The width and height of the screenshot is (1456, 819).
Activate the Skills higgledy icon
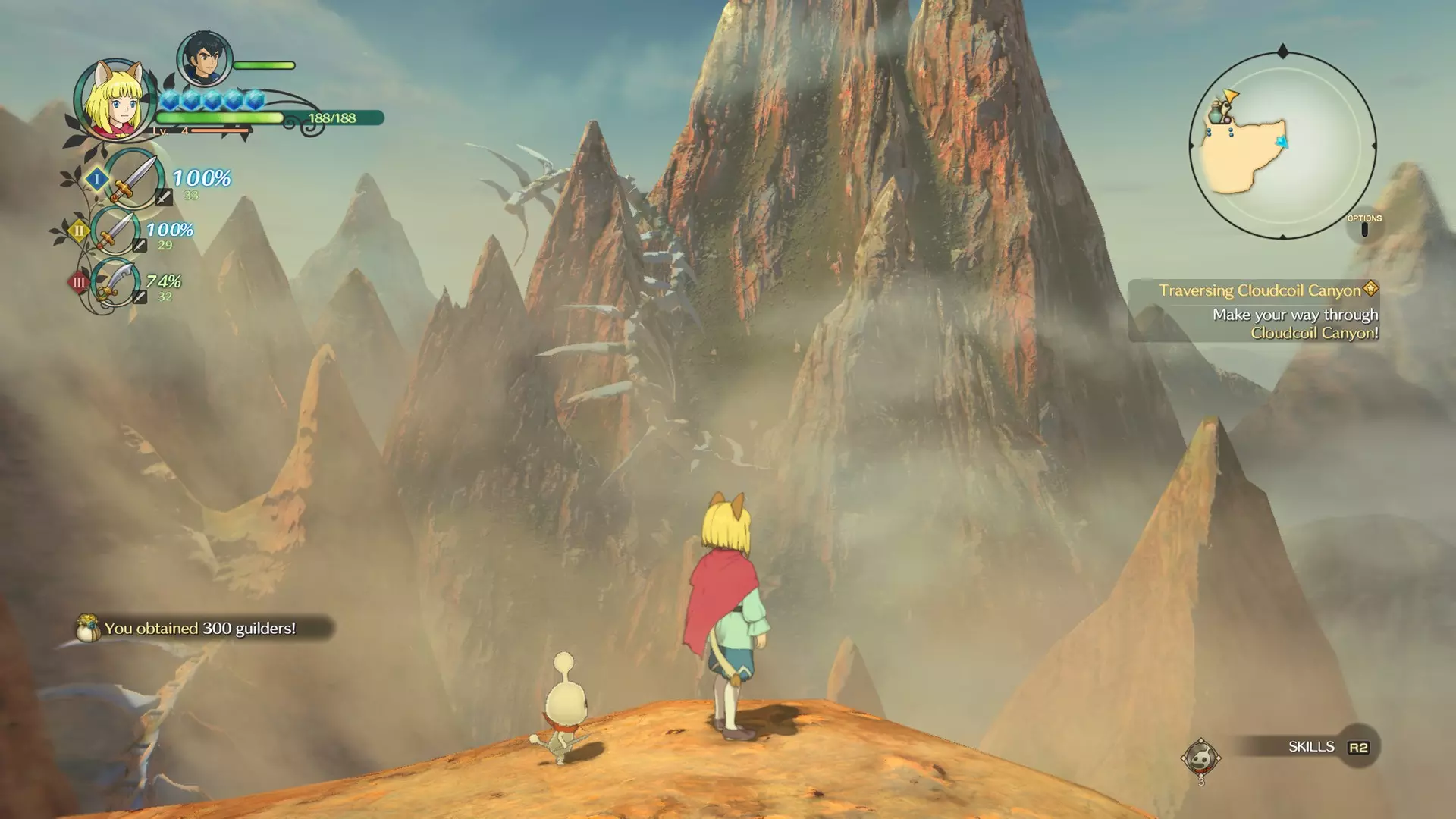(x=1200, y=757)
